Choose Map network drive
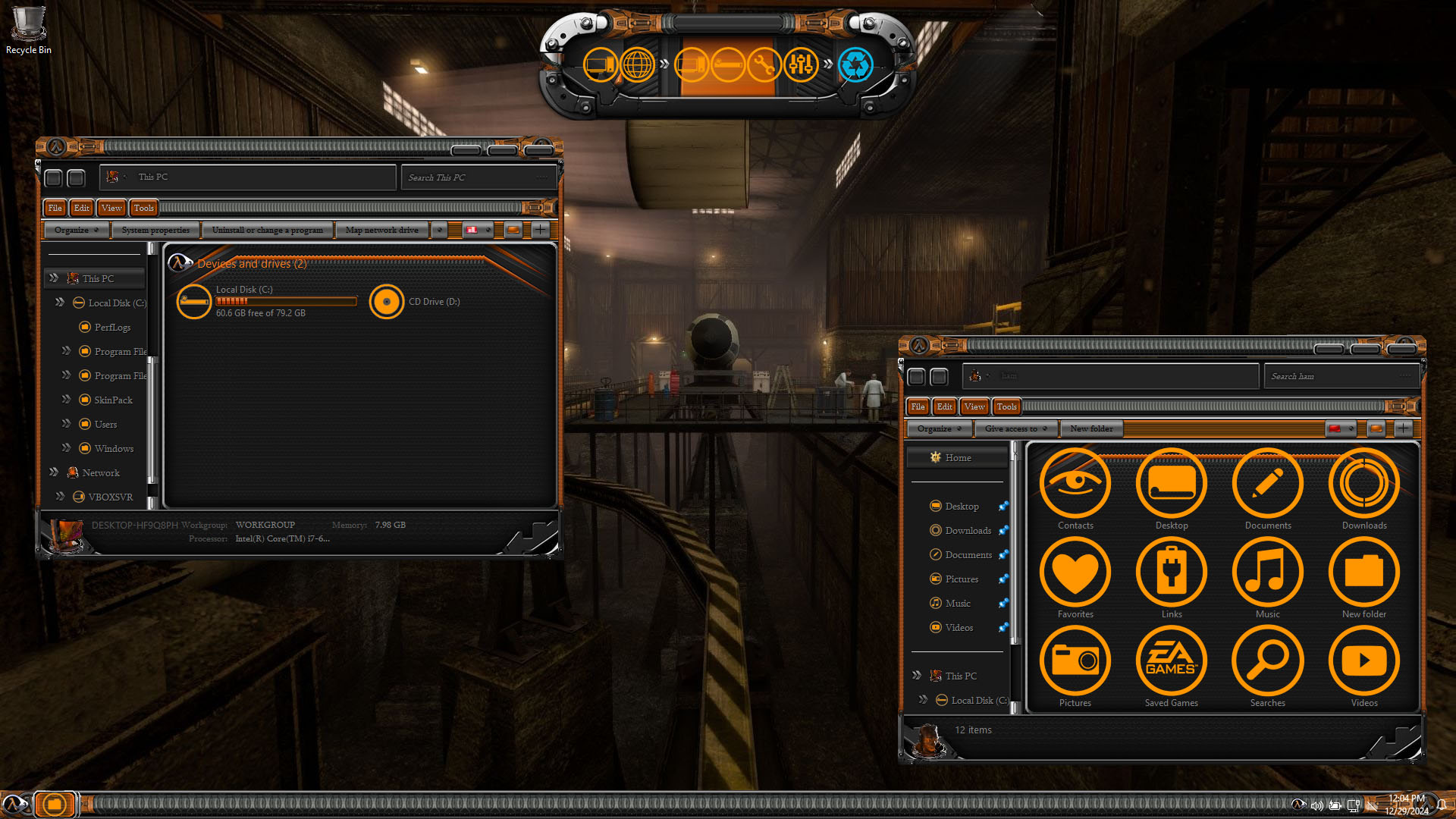Viewport: 1456px width, 819px height. pos(381,230)
